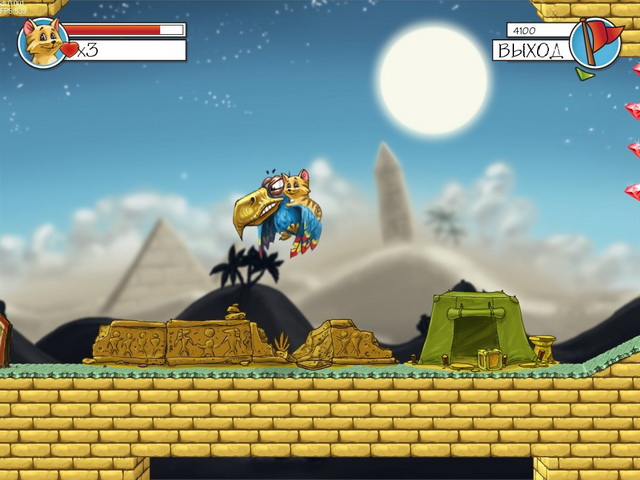
Task: Click the cat character portrait
Action: 43,42
